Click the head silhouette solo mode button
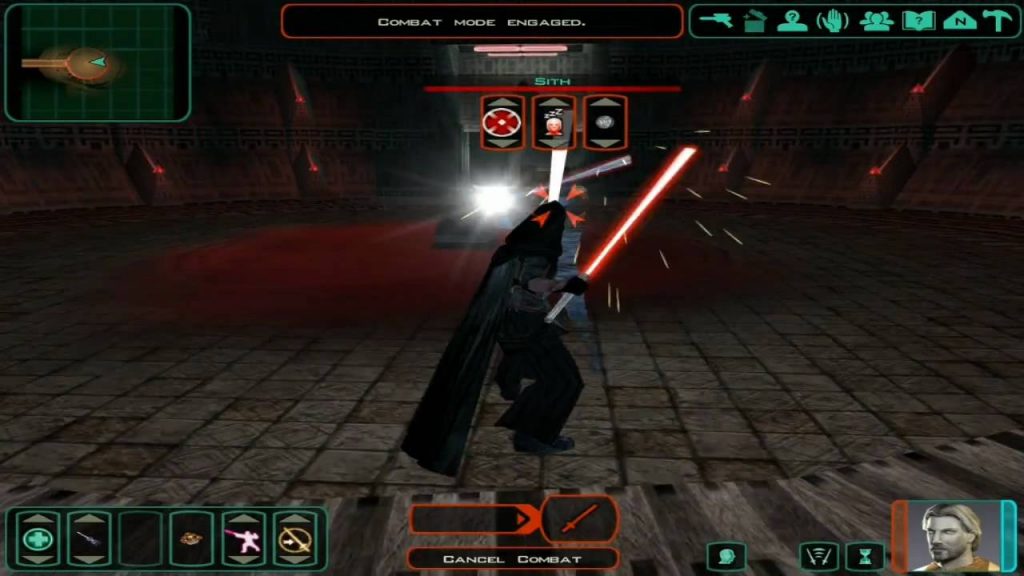This screenshot has width=1024, height=576. coord(726,555)
